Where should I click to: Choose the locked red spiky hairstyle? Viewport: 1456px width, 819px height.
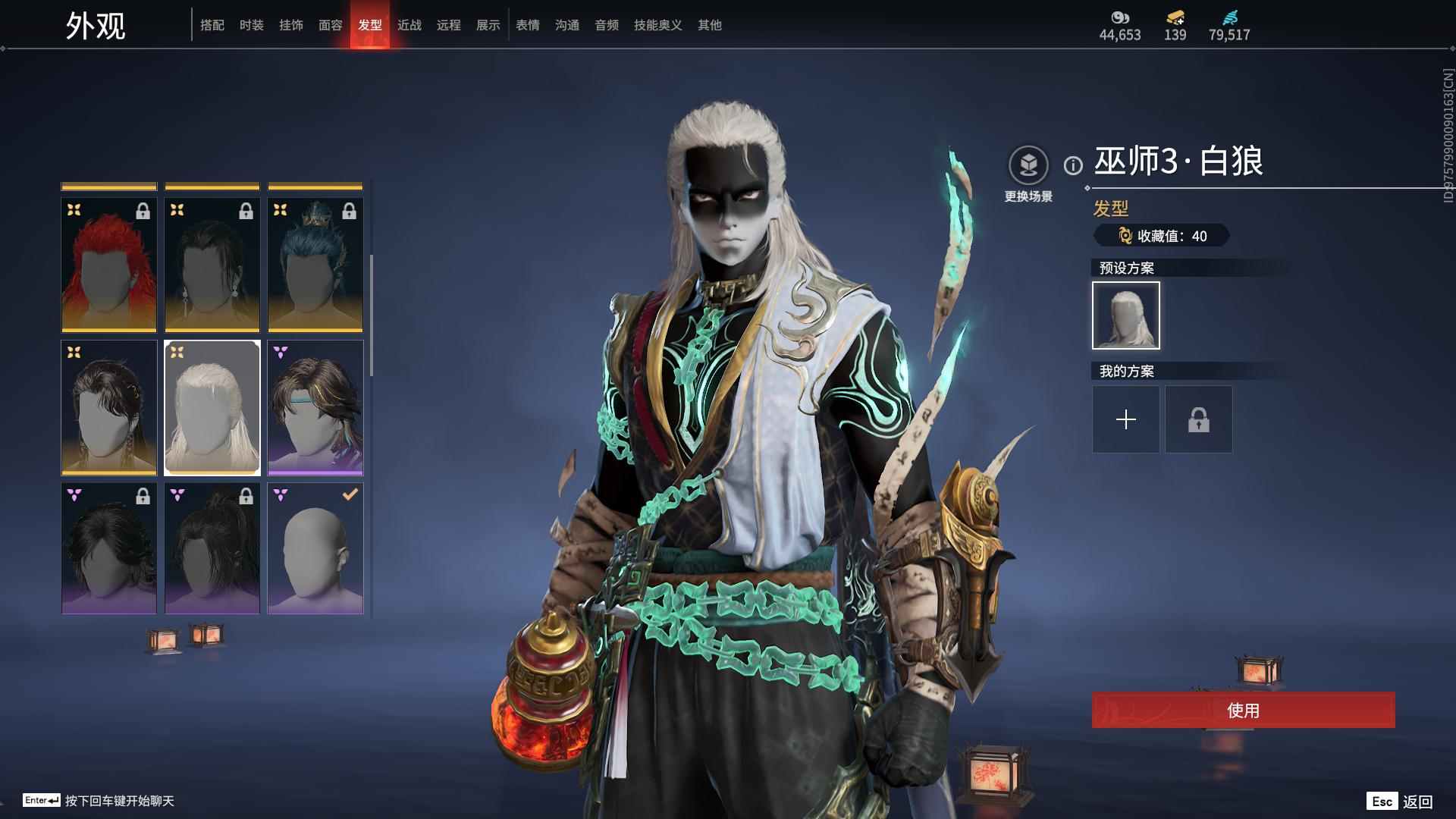(x=109, y=265)
